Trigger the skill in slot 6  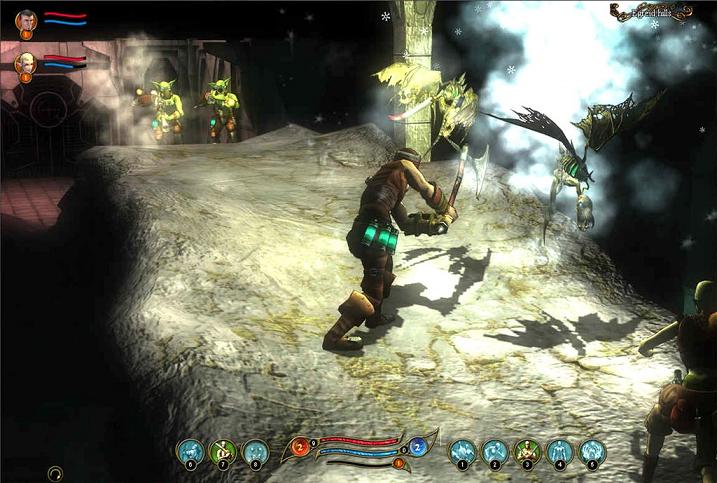point(190,452)
